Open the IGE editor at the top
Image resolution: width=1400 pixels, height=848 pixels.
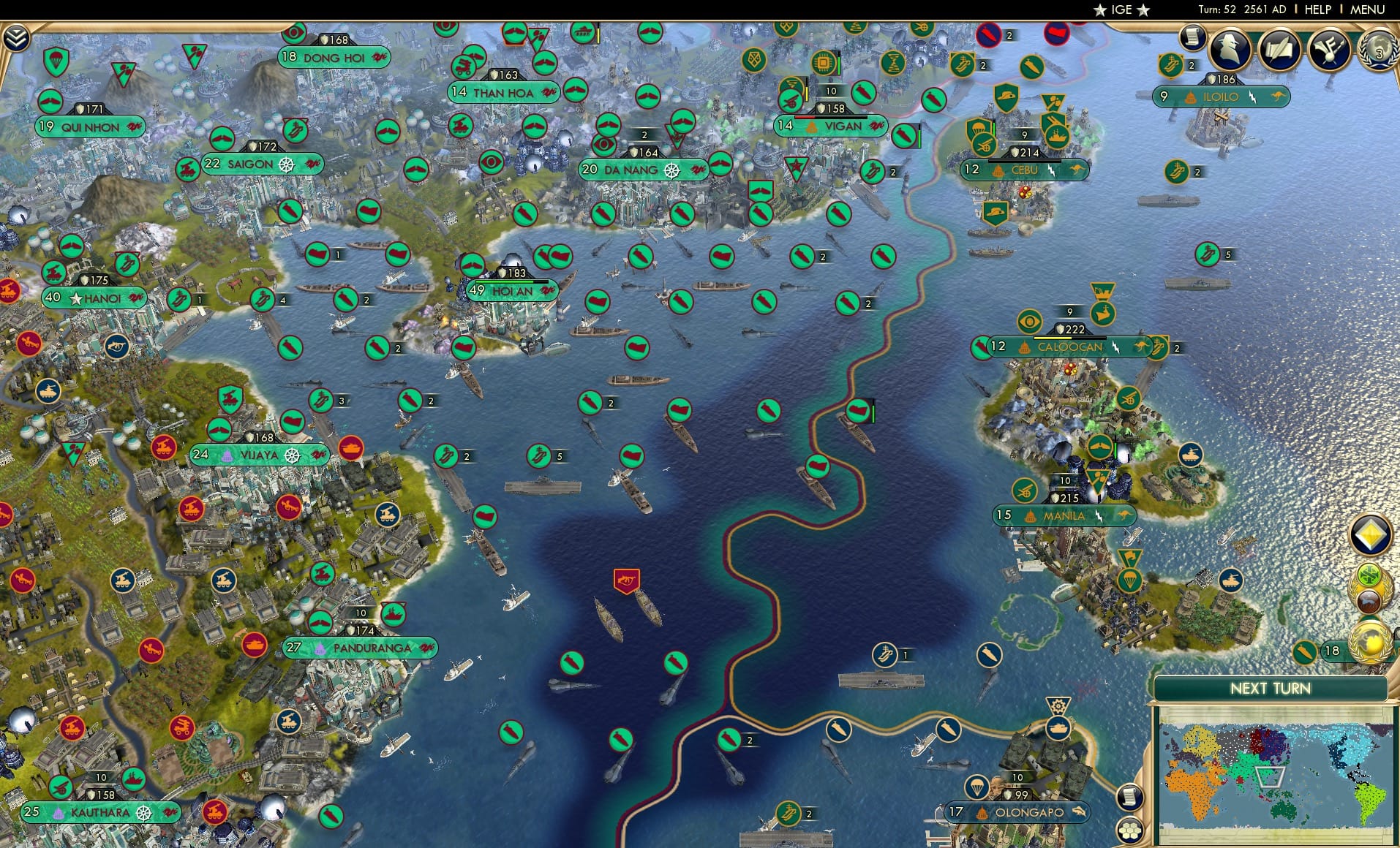pyautogui.click(x=1121, y=10)
